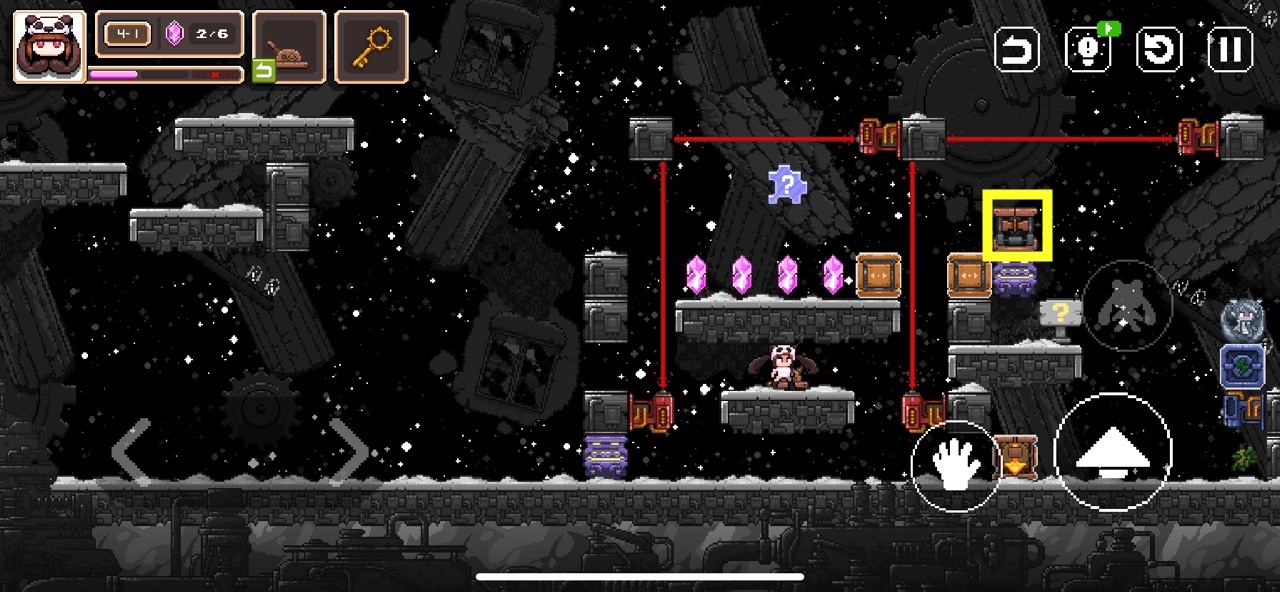Open the stage 4-1 level indicator
1280x592 pixels.
point(128,35)
